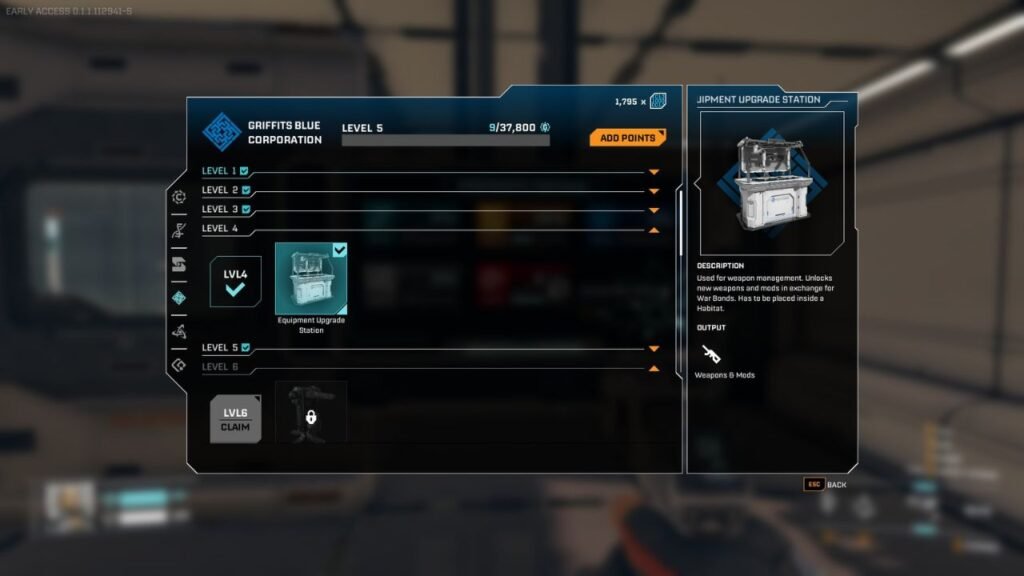Expand the Level 5 rewards row
The width and height of the screenshot is (1024, 576).
tap(654, 349)
